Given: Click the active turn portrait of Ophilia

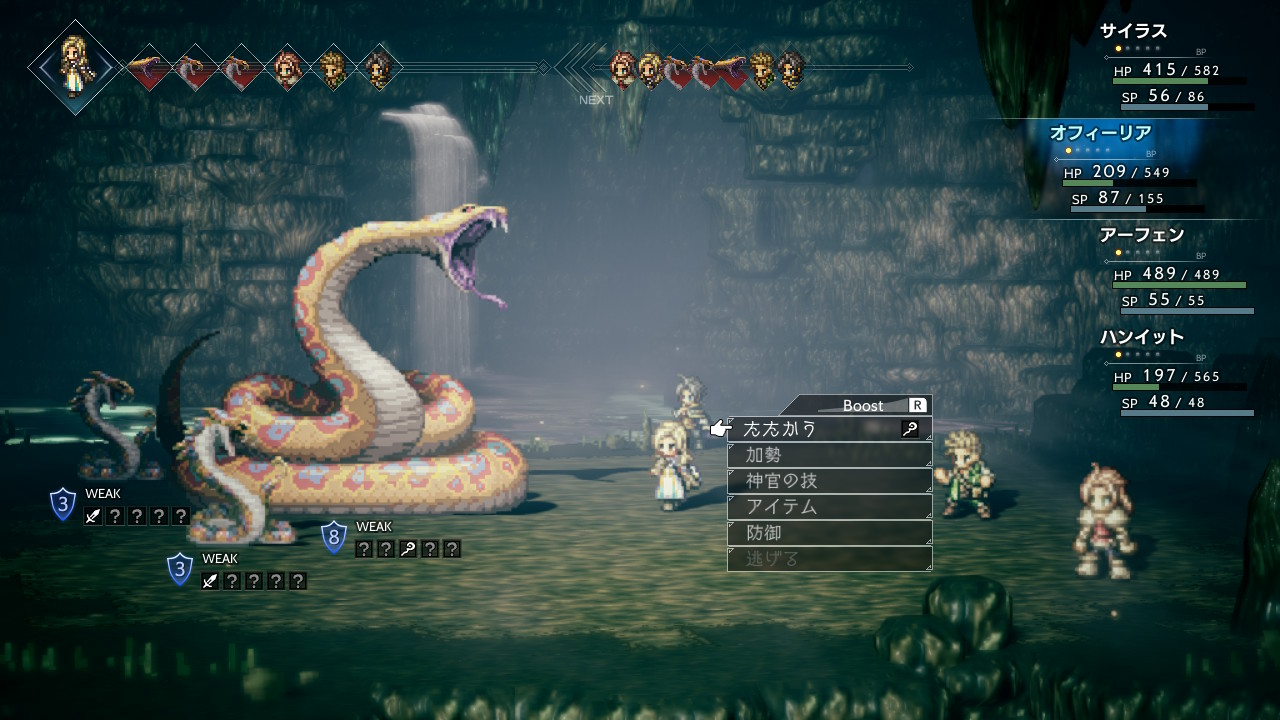Looking at the screenshot, I should click(x=74, y=66).
